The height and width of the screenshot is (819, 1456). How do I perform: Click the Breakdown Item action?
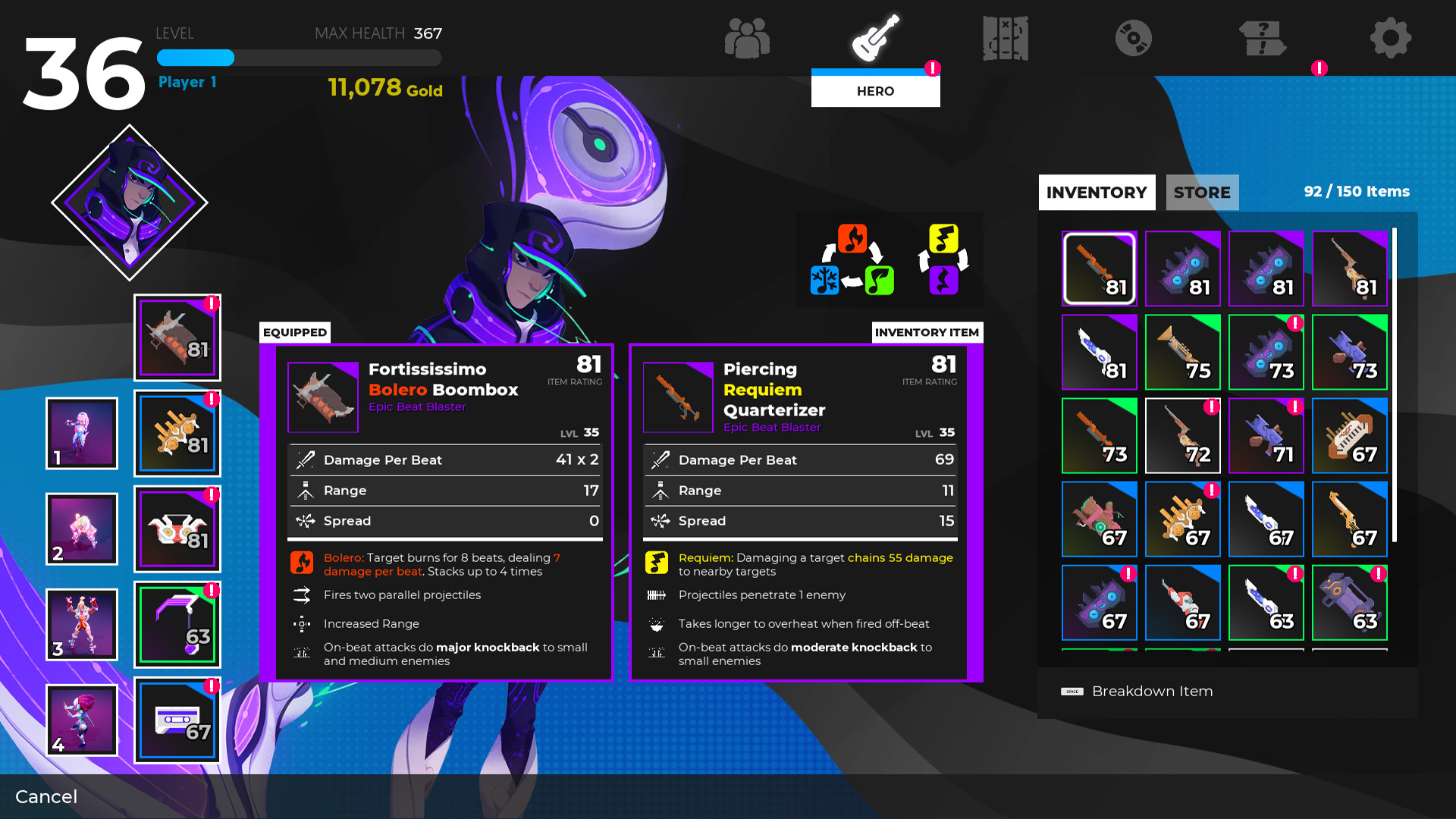click(1152, 691)
